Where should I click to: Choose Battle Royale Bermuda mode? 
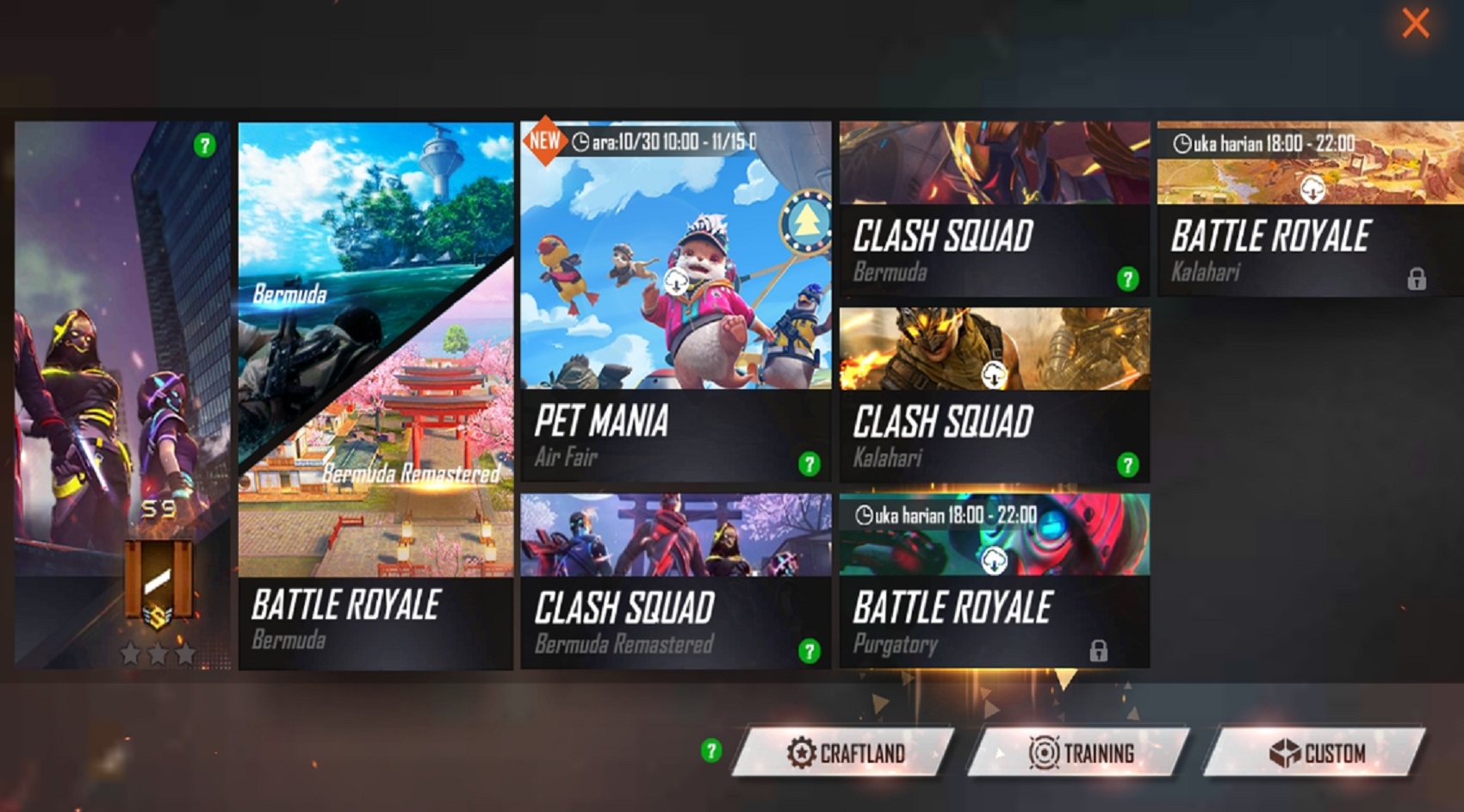(375, 396)
